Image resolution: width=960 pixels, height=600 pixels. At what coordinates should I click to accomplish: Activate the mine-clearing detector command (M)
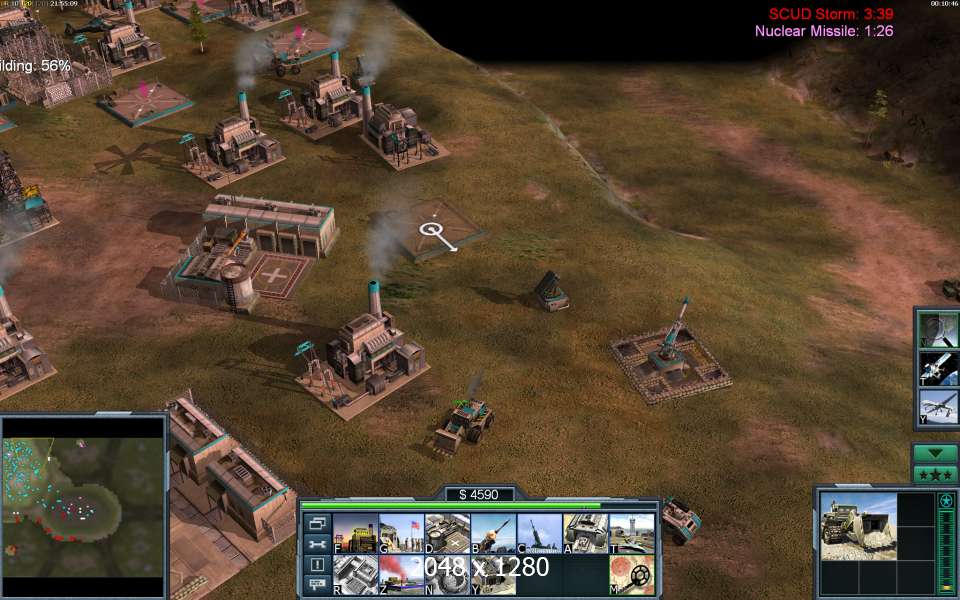coord(631,575)
